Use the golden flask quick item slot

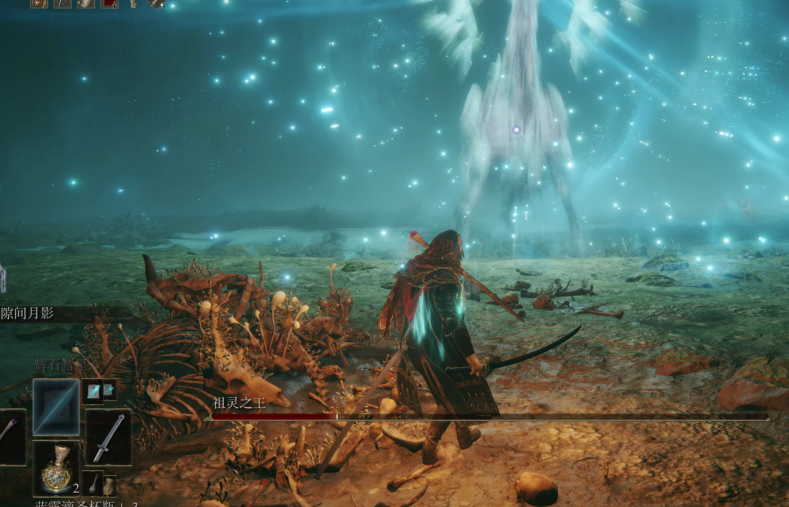click(56, 468)
